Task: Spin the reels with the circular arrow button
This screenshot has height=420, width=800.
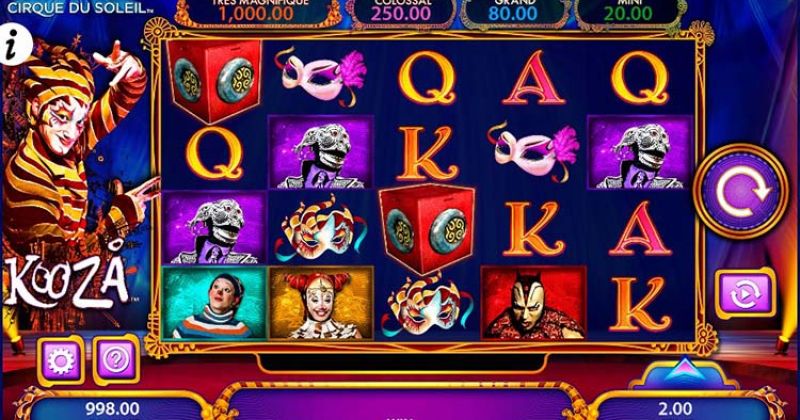Action: coord(741,194)
